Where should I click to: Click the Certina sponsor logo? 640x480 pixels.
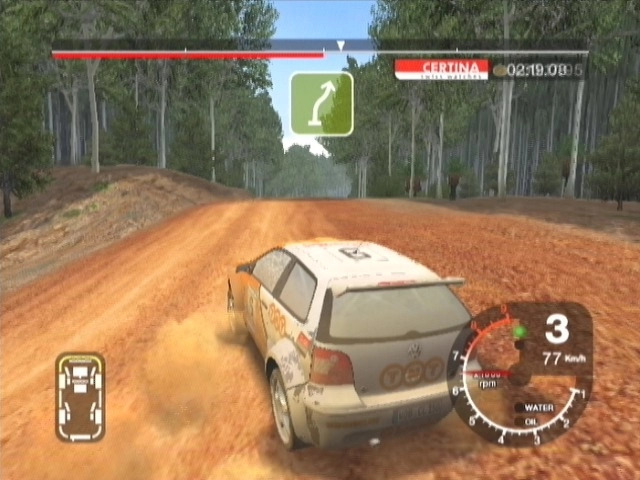pos(441,69)
